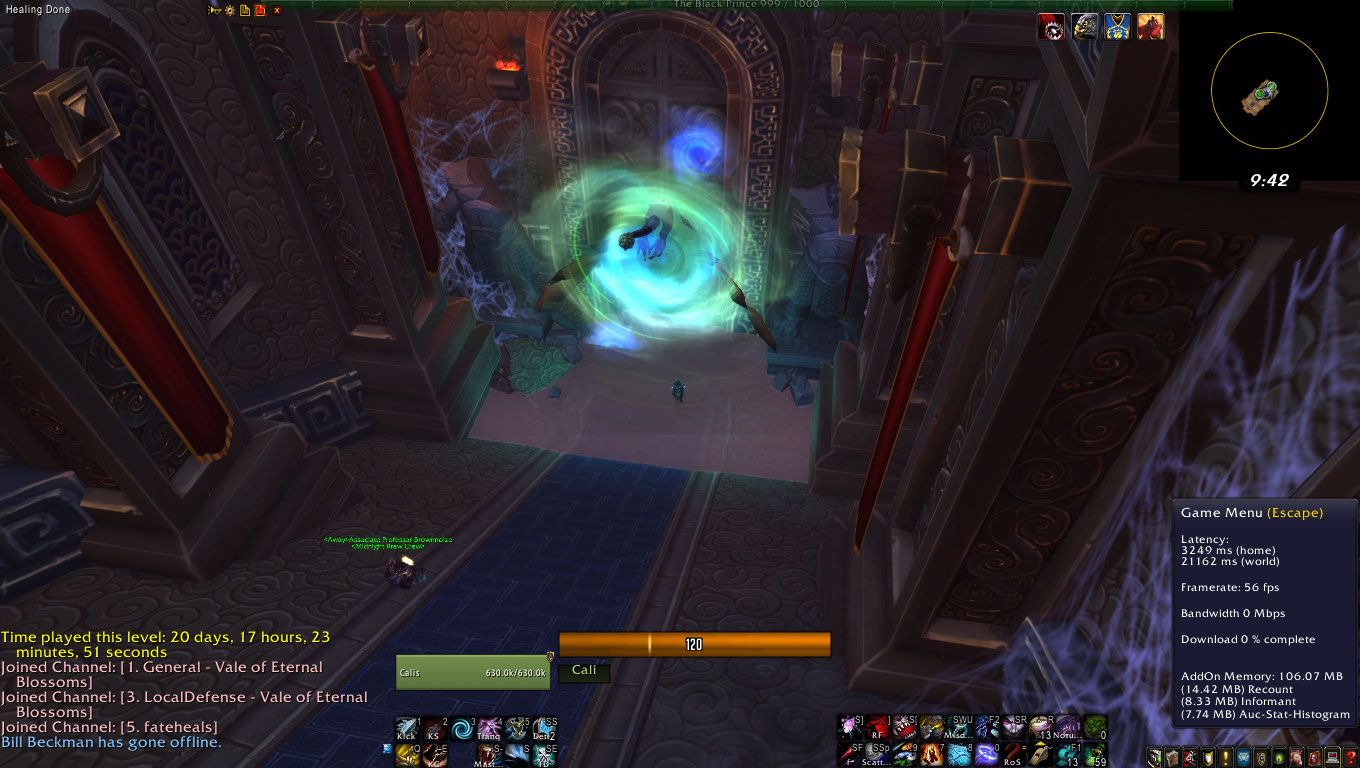Image resolution: width=1360 pixels, height=768 pixels.
Task: Use the KS ability bound to 2
Action: tap(434, 729)
